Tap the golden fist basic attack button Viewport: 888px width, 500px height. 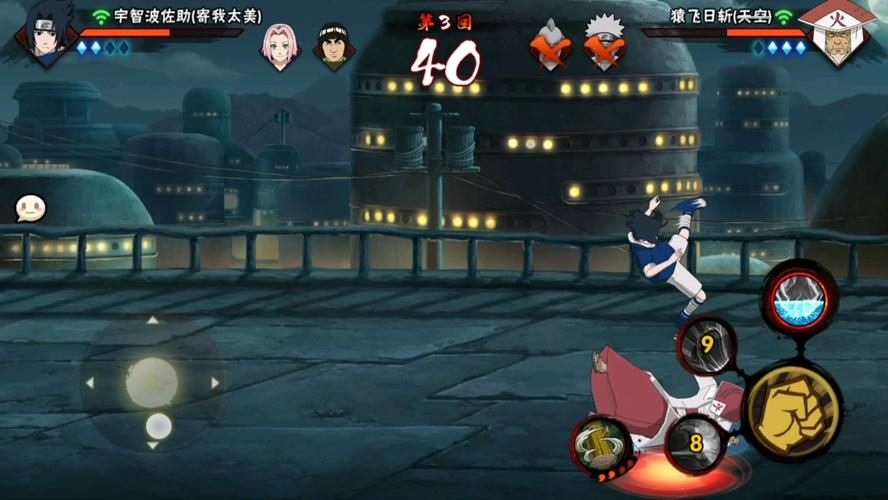click(794, 410)
